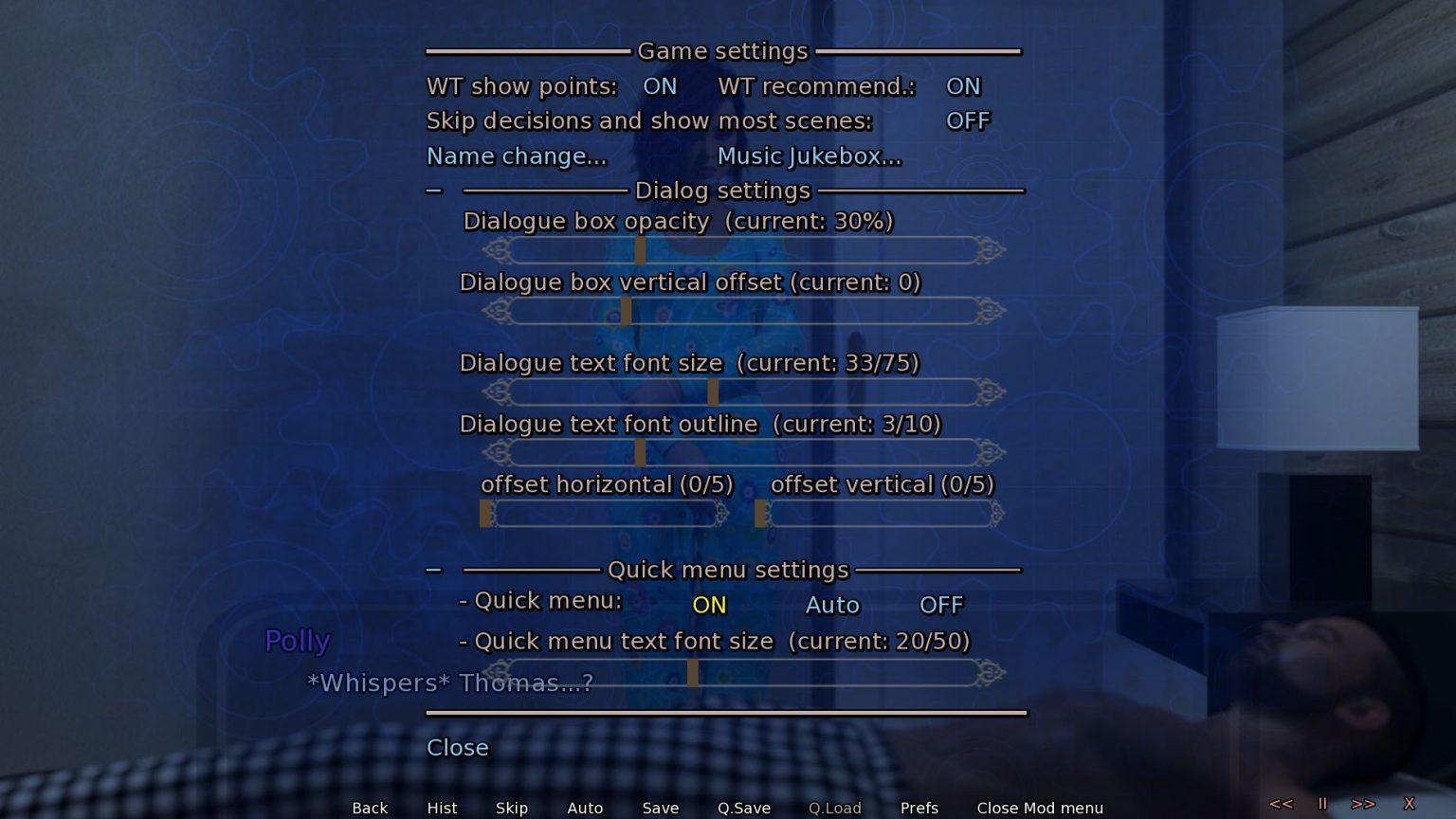
Task: Close the settings panel
Action: [457, 748]
